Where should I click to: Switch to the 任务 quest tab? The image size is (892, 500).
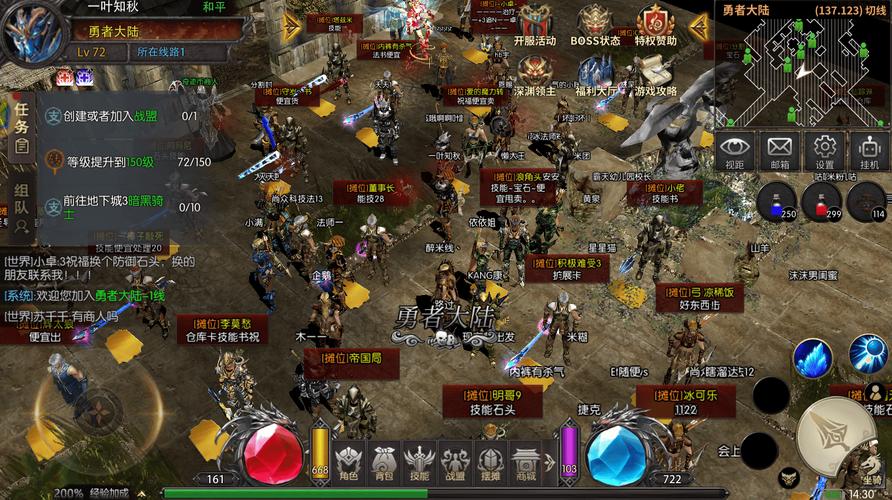coord(21,124)
